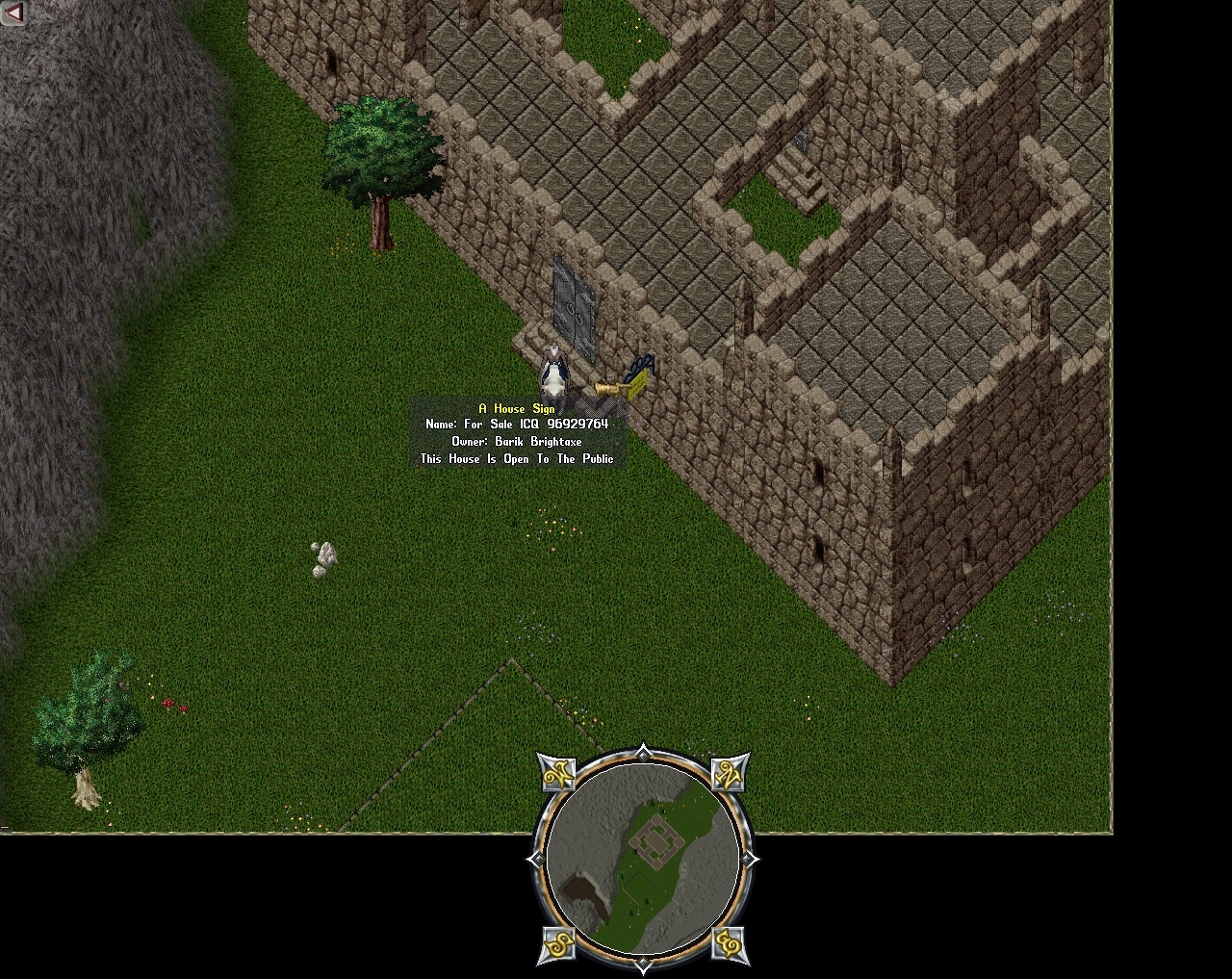Screen dimensions: 1232x979
Task: Open the metal front door of the stone house
Action: pos(575,303)
